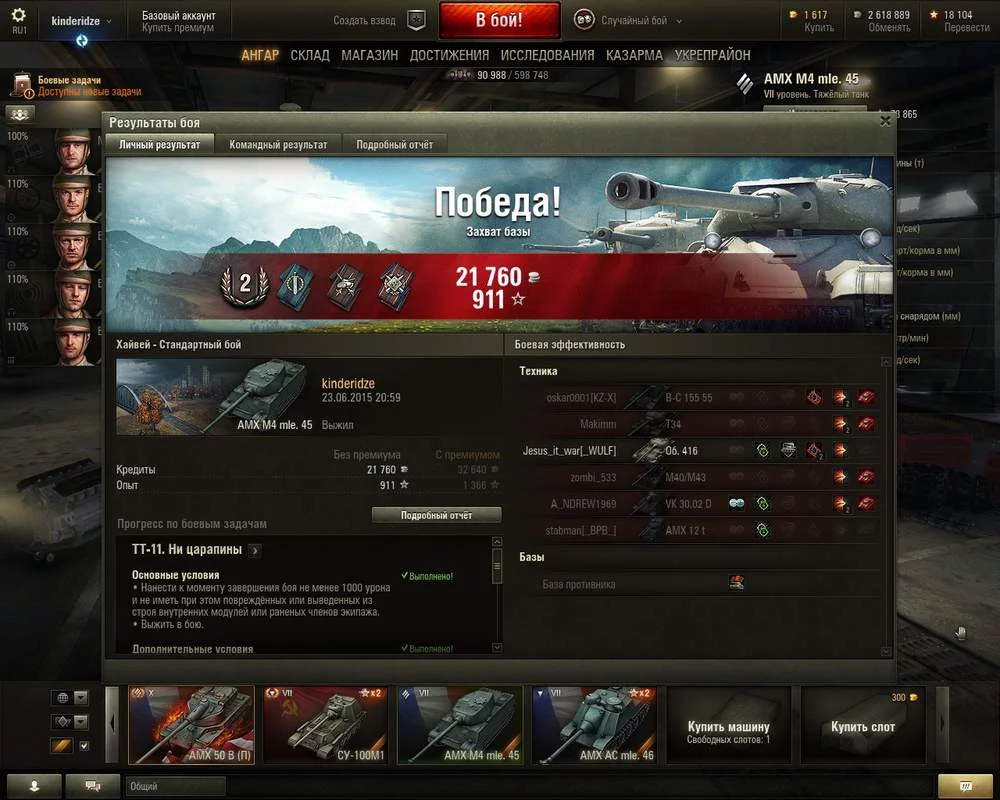The width and height of the screenshot is (1000, 800).
Task: Expand the ТТ-11. Ни царапины task arrow
Action: tap(255, 550)
